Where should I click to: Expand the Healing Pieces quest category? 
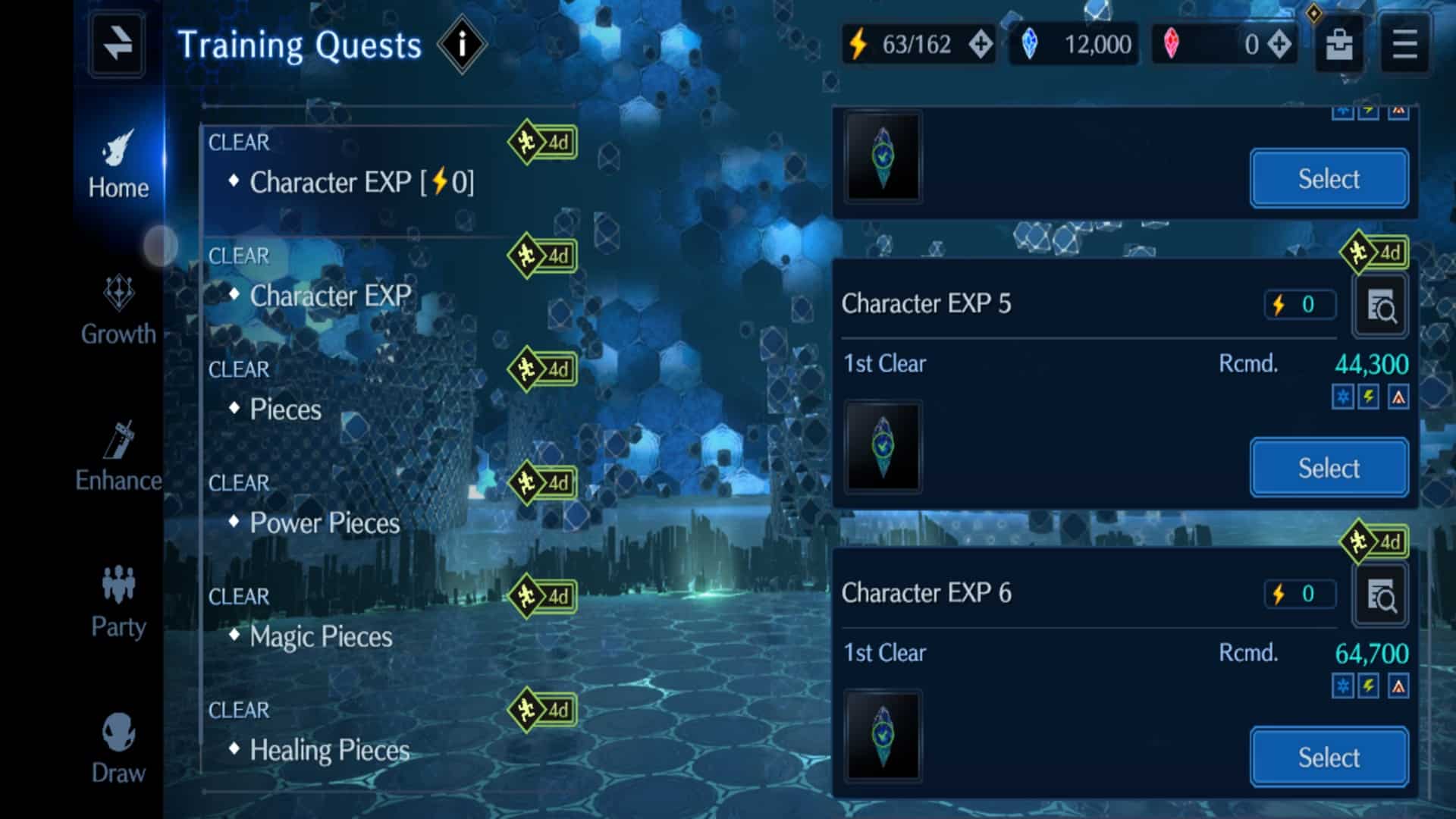[328, 750]
